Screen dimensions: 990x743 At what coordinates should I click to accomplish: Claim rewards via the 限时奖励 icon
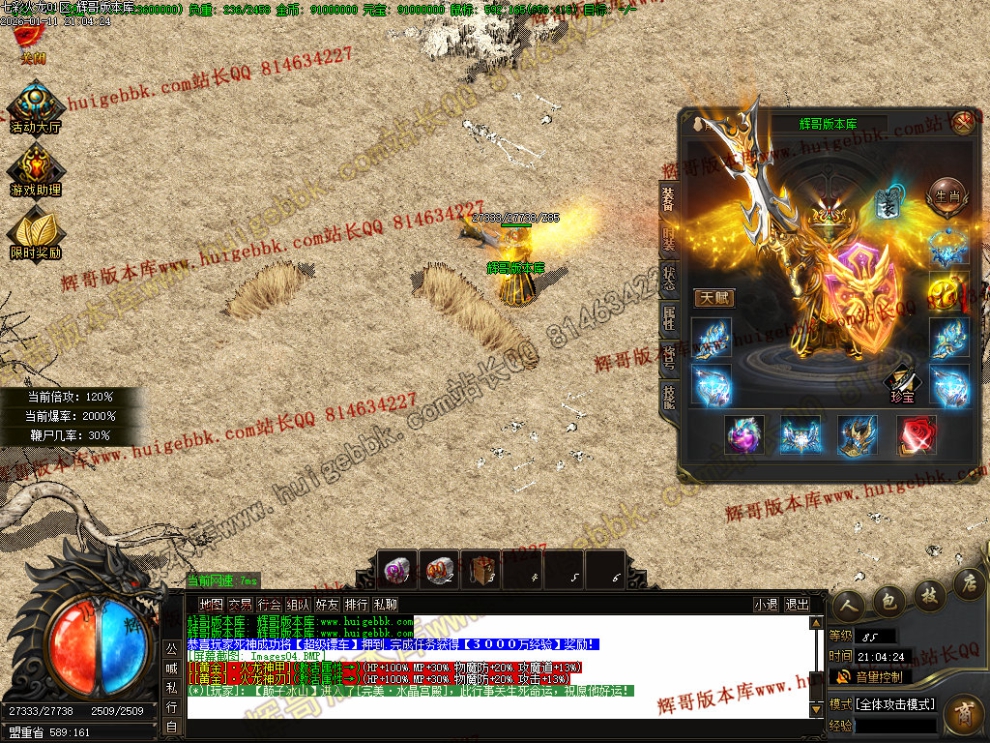click(36, 232)
